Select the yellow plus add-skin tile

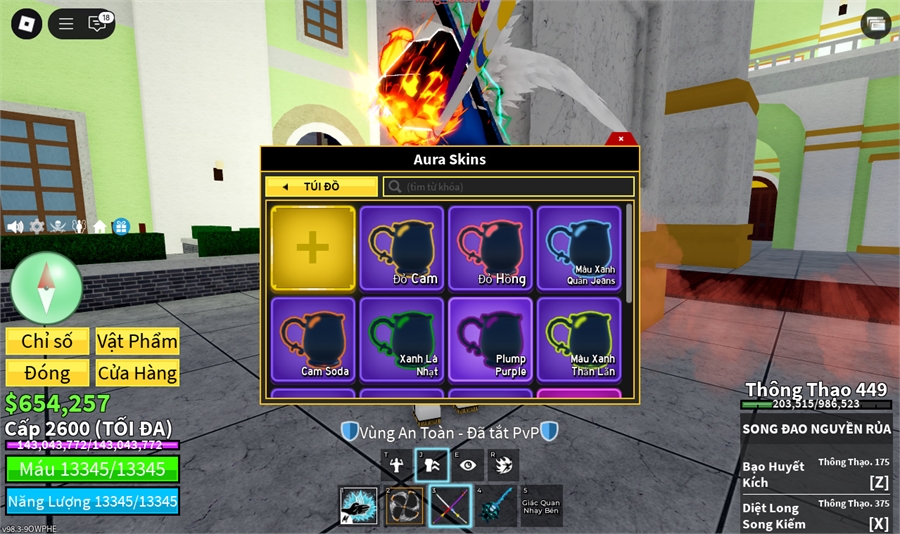tap(313, 248)
